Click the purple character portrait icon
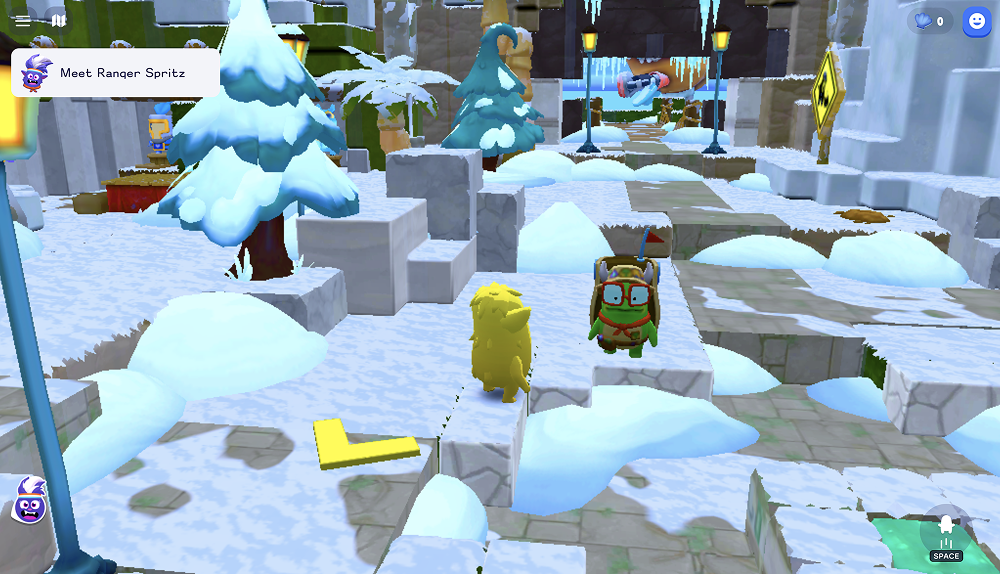This screenshot has height=574, width=1000. tap(30, 501)
